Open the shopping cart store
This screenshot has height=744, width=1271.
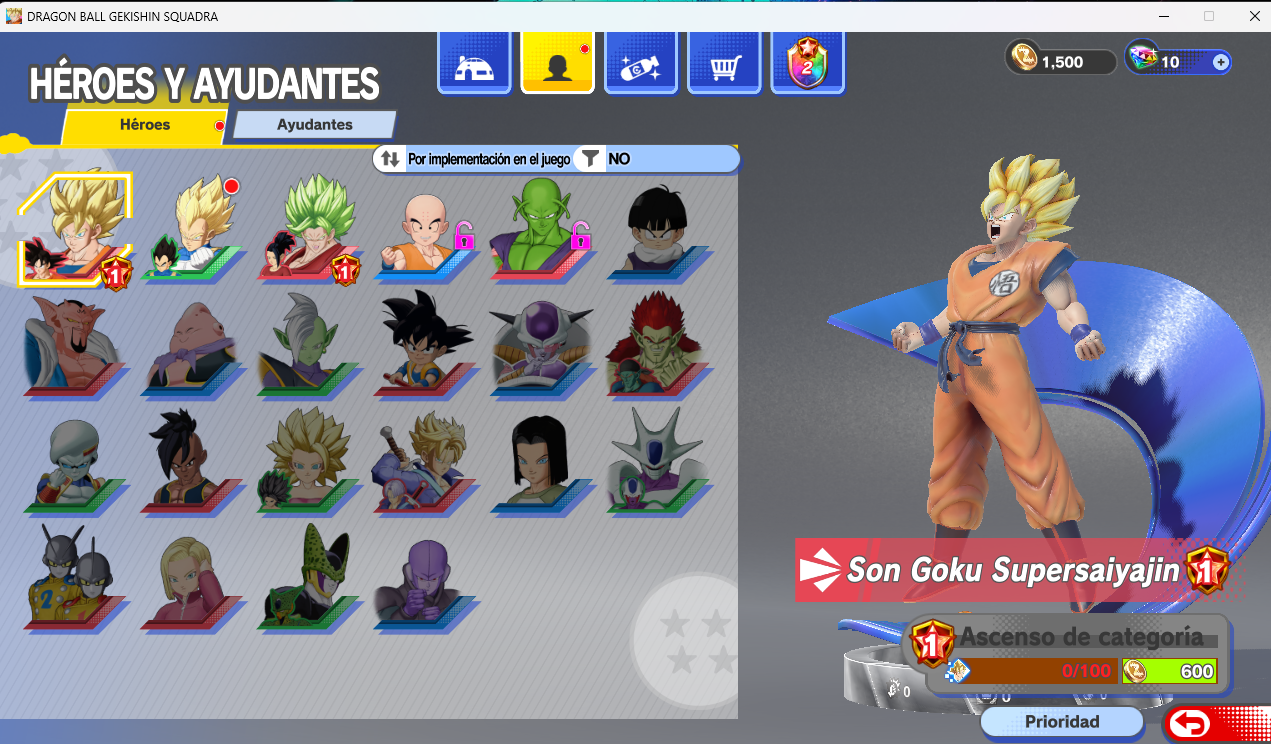(724, 65)
